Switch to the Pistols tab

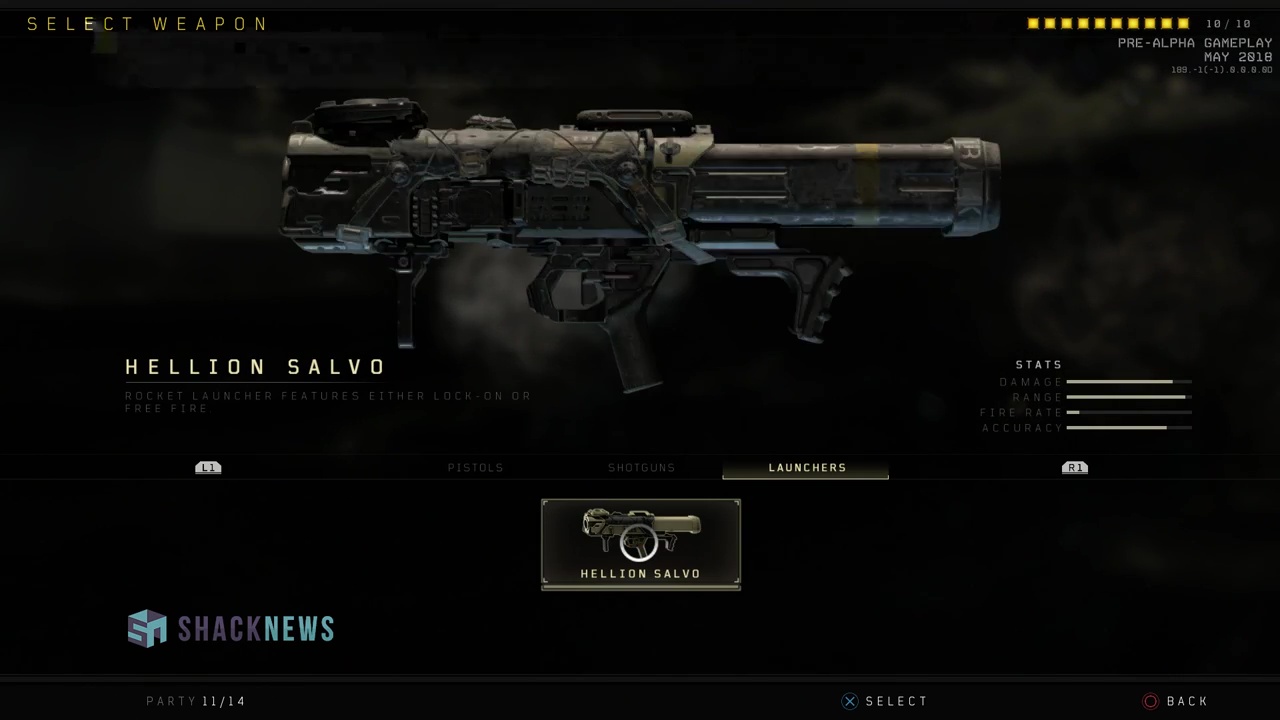click(475, 467)
